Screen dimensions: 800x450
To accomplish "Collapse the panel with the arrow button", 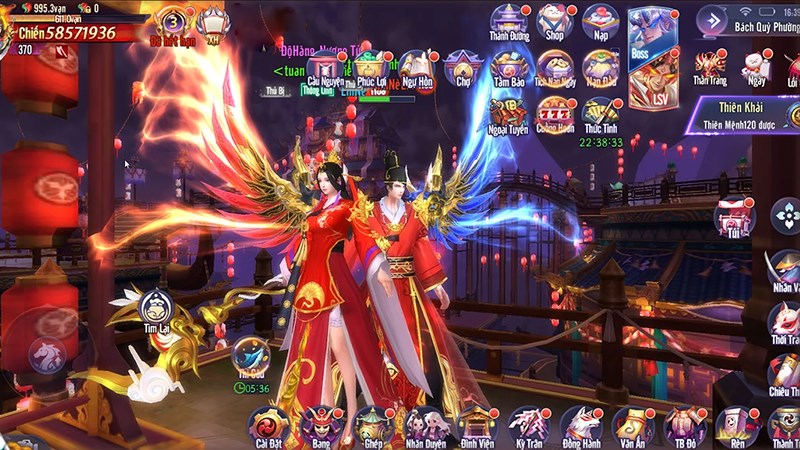I will tap(712, 20).
